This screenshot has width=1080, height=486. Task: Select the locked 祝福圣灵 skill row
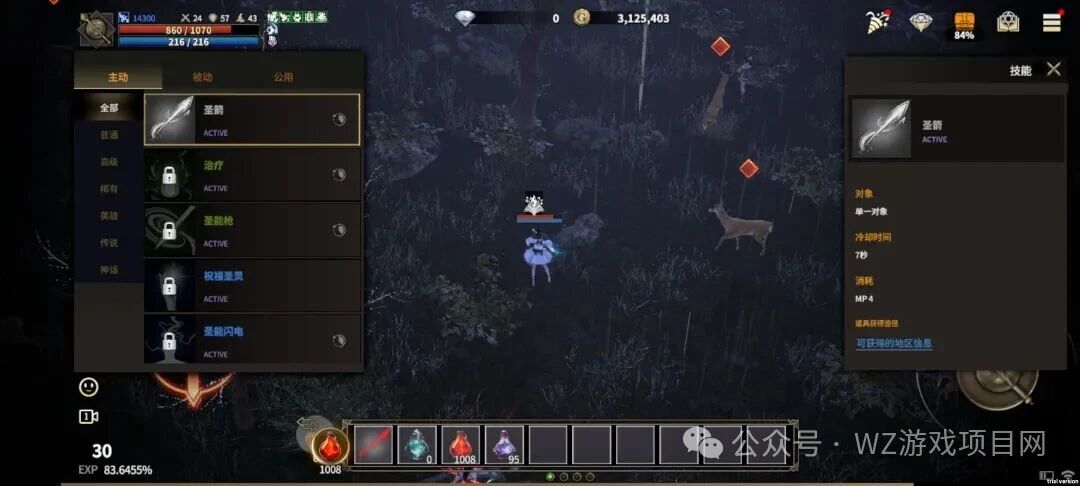[252, 286]
